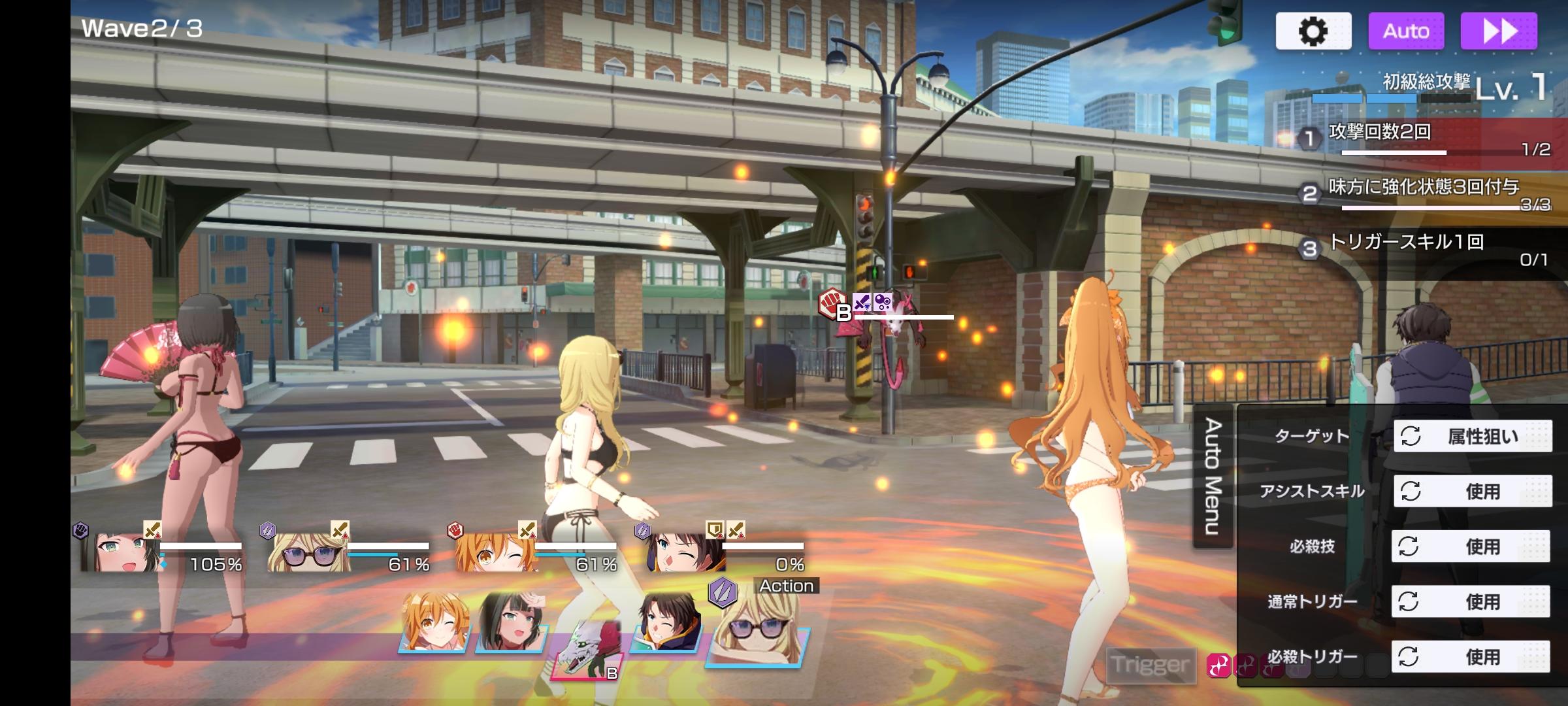Select the orange-haired girl's first turn-order portrait
The image size is (1568, 706).
tap(436, 622)
